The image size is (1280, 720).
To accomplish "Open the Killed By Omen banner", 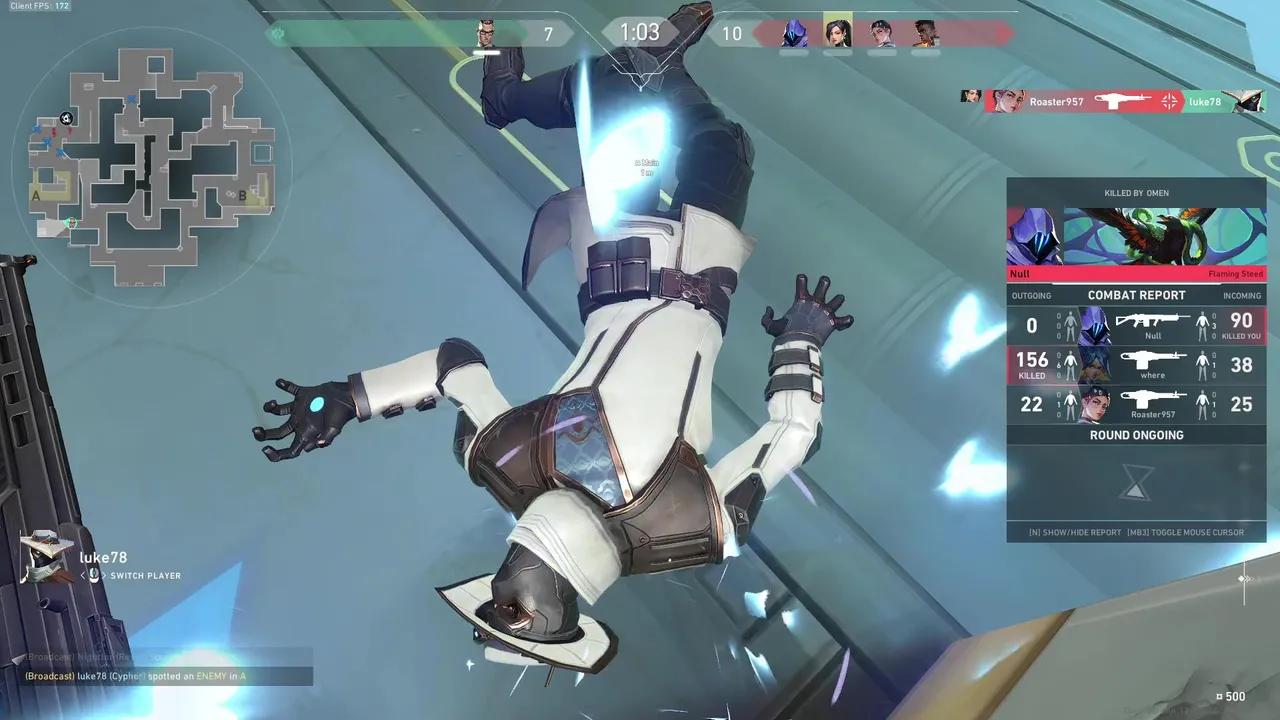I will pos(1136,192).
